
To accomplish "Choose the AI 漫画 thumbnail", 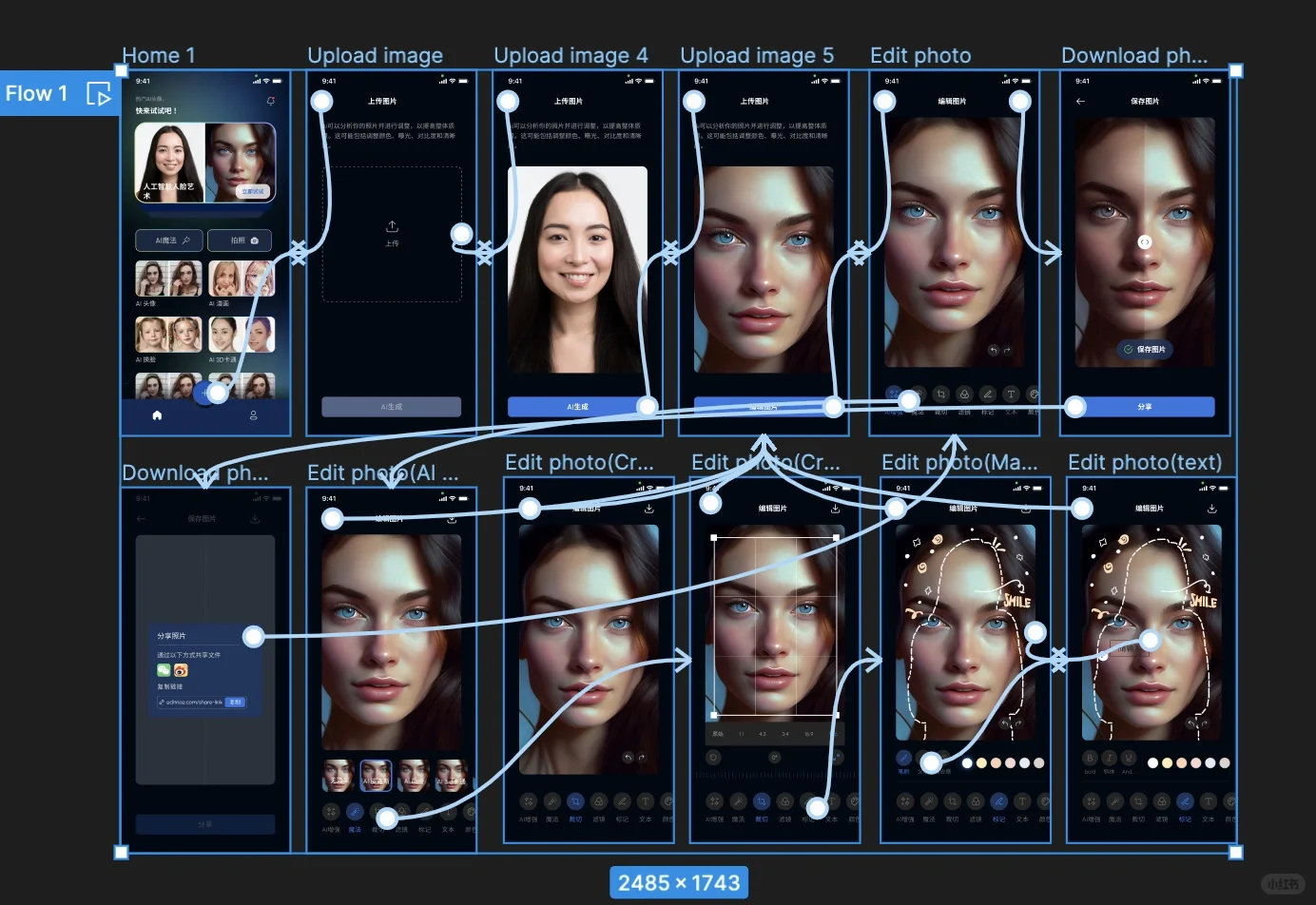I will pos(242,279).
